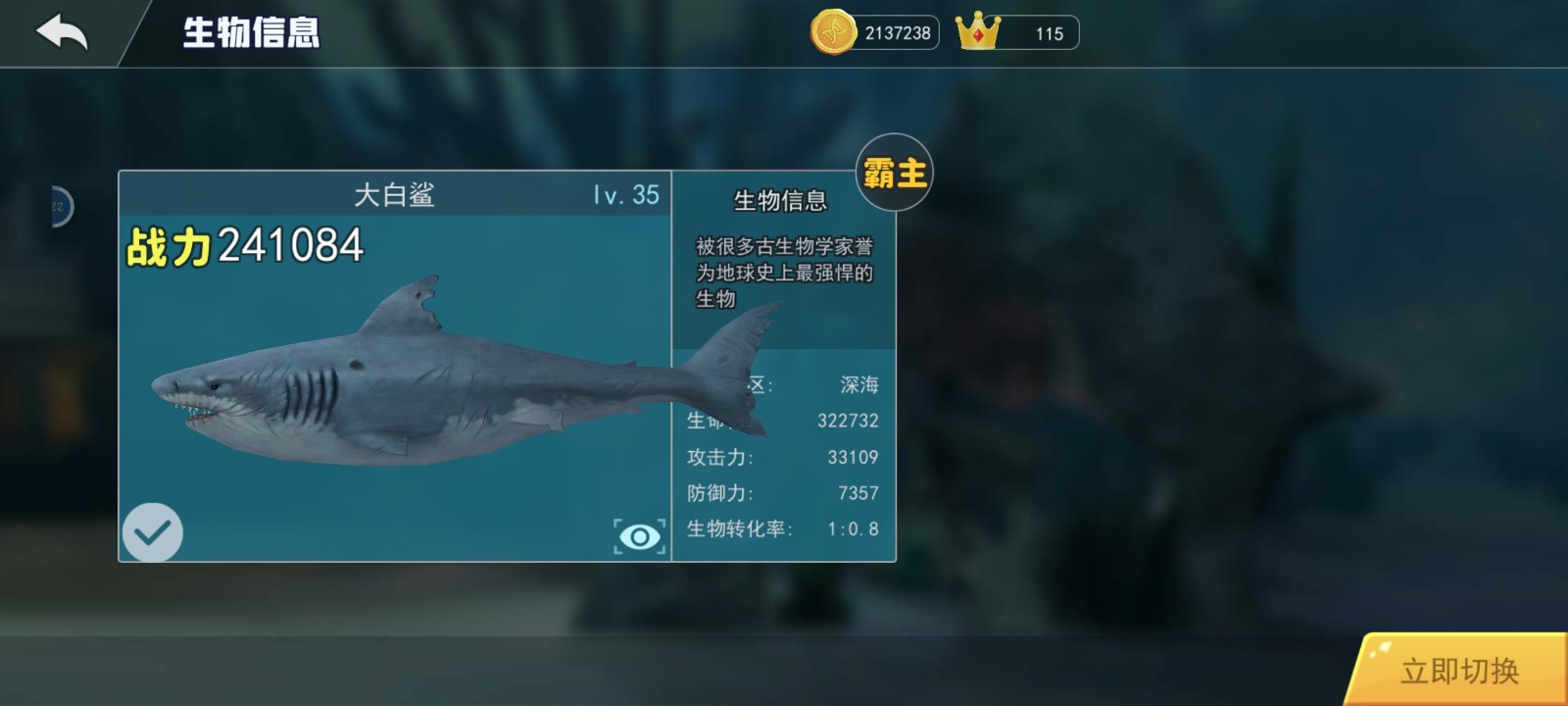Screen dimensions: 1568x706
Task: Select the 大白鲨 name title bar
Action: [x=397, y=194]
